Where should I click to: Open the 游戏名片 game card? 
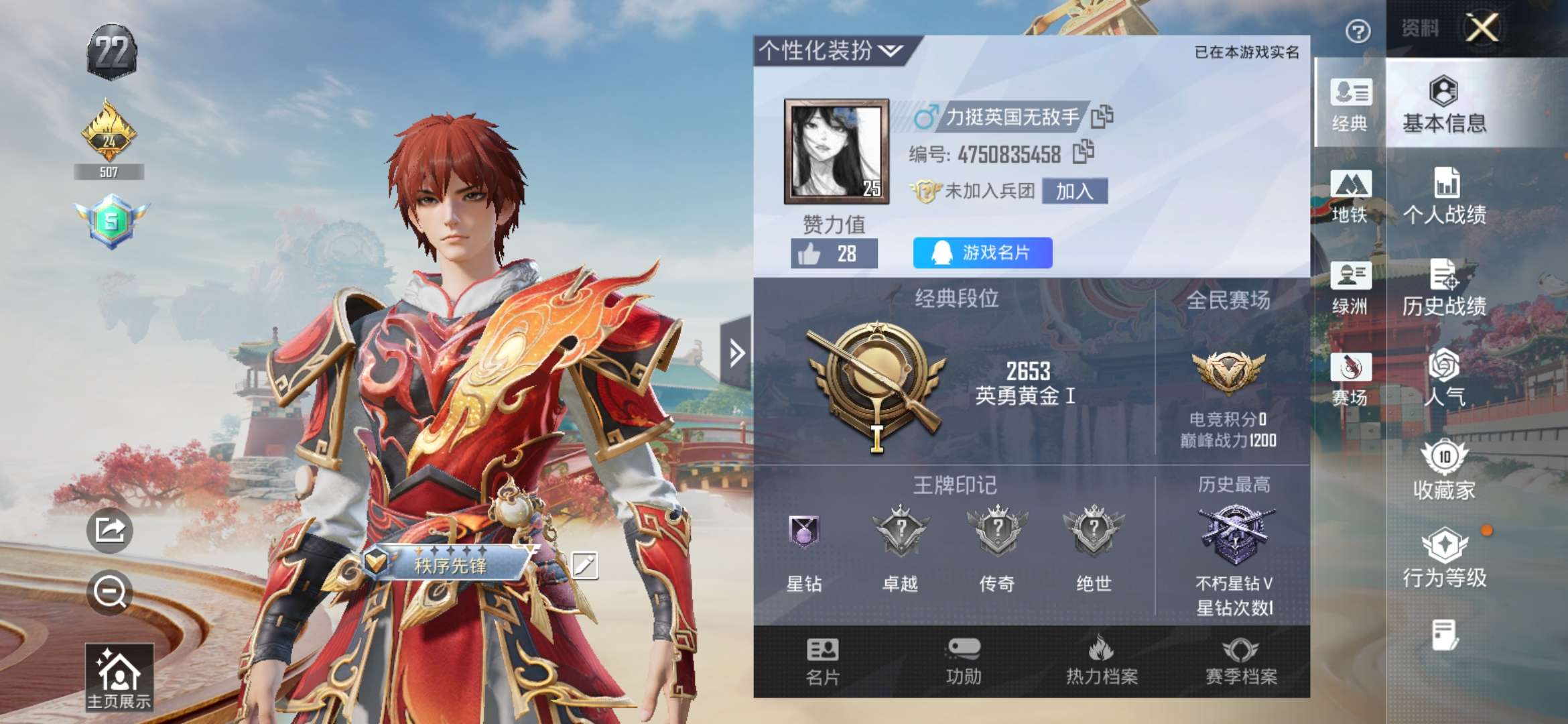click(982, 253)
